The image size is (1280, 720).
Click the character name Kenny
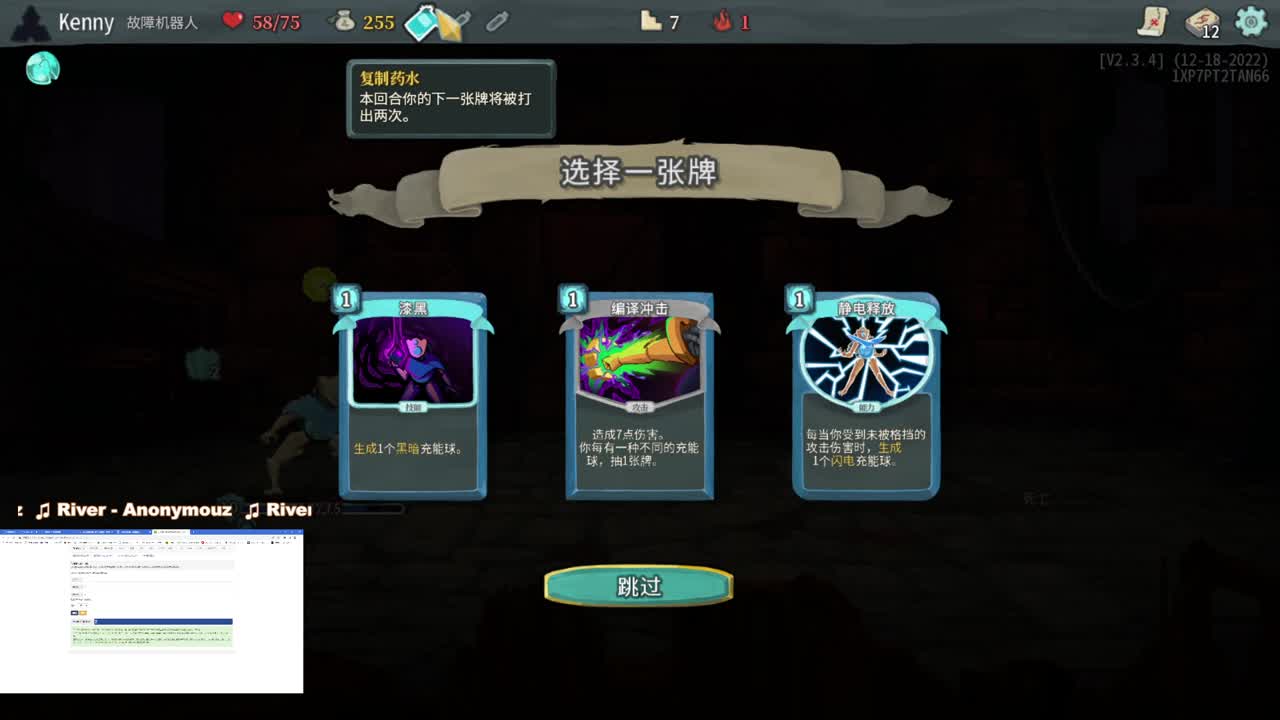point(86,21)
